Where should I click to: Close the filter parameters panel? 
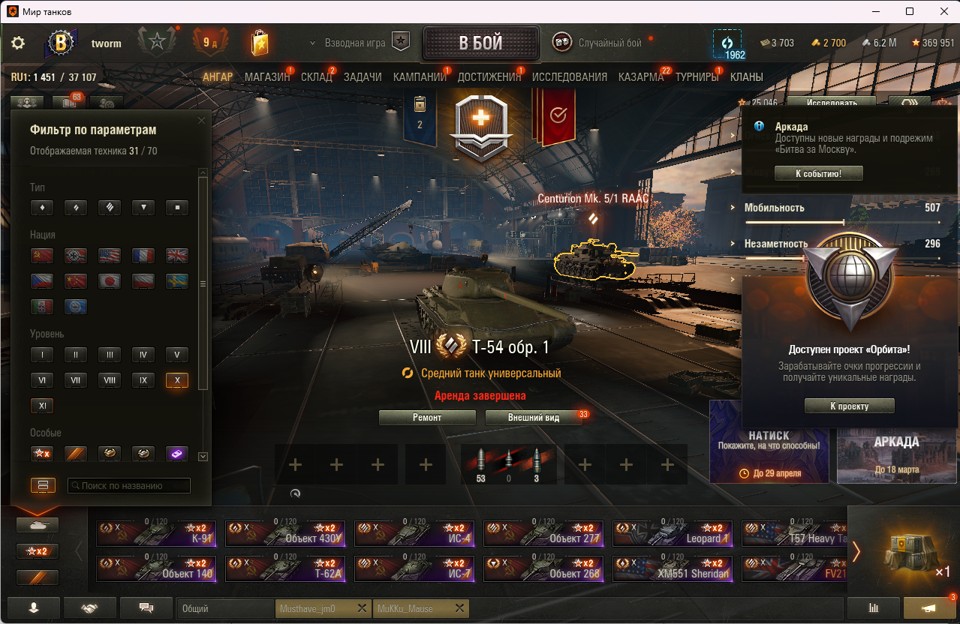pos(201,121)
